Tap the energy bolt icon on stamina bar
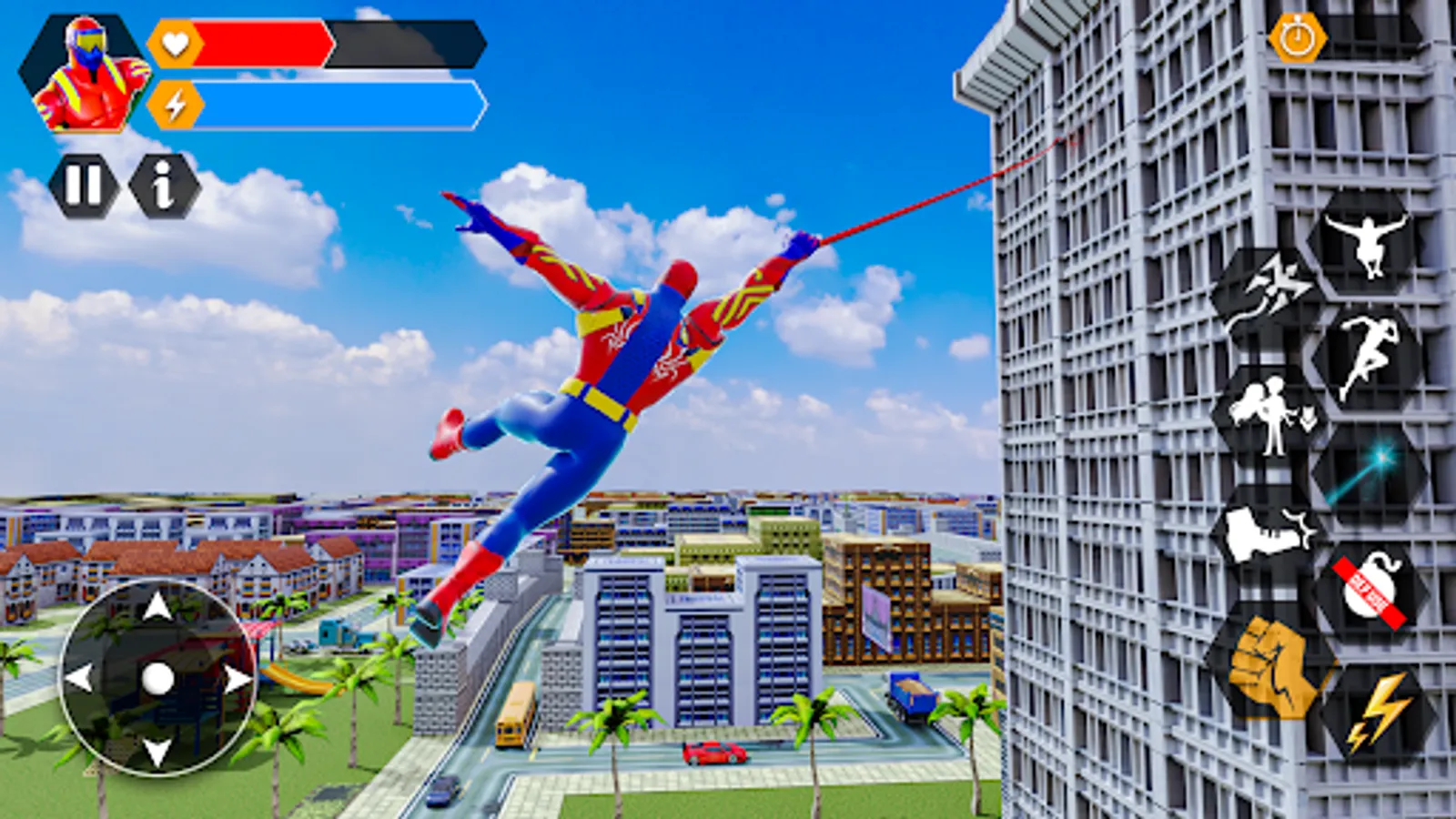The height and width of the screenshot is (819, 1456). point(176,103)
